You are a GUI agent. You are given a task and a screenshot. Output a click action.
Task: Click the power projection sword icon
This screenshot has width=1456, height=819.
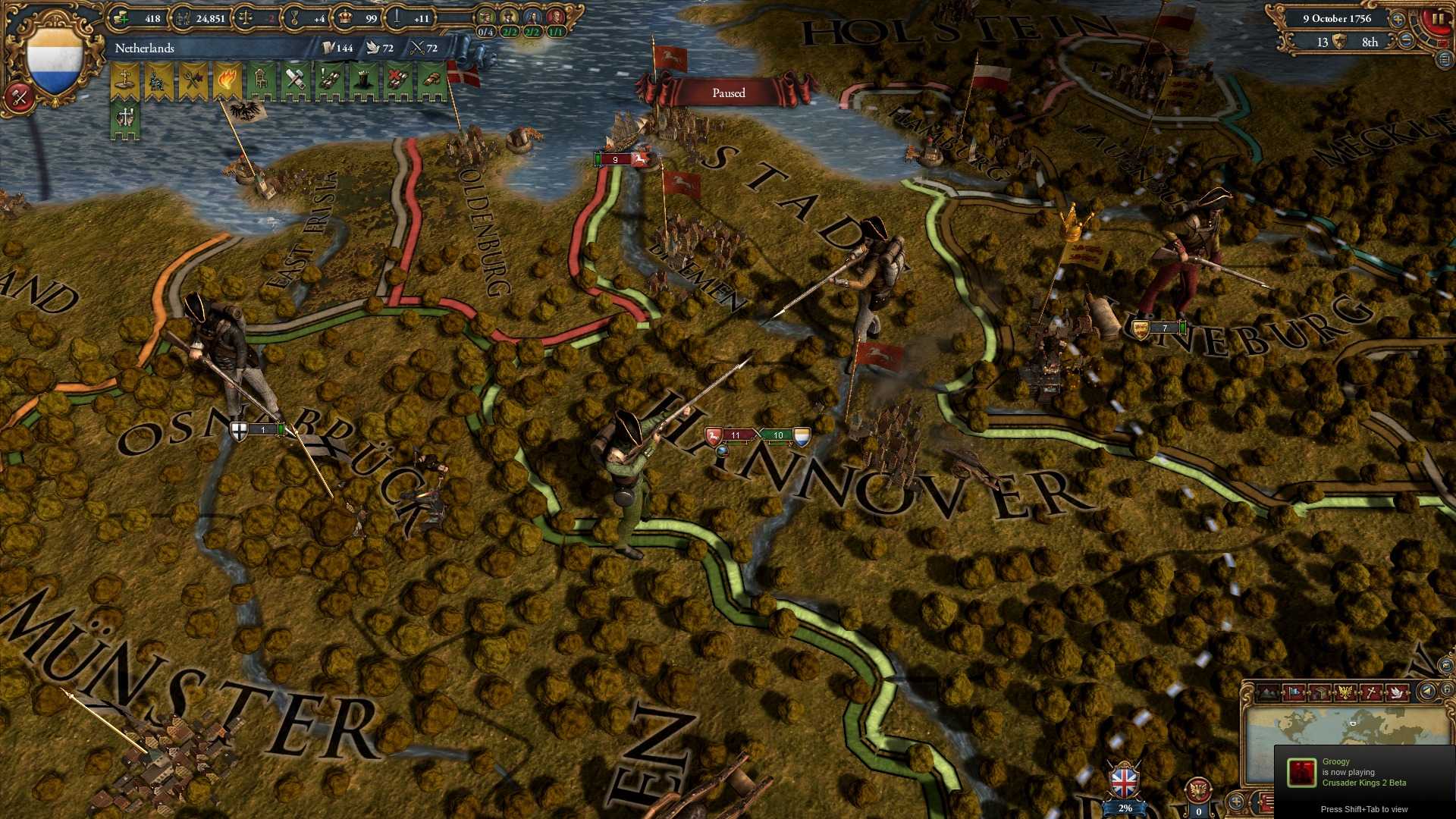pos(399,18)
